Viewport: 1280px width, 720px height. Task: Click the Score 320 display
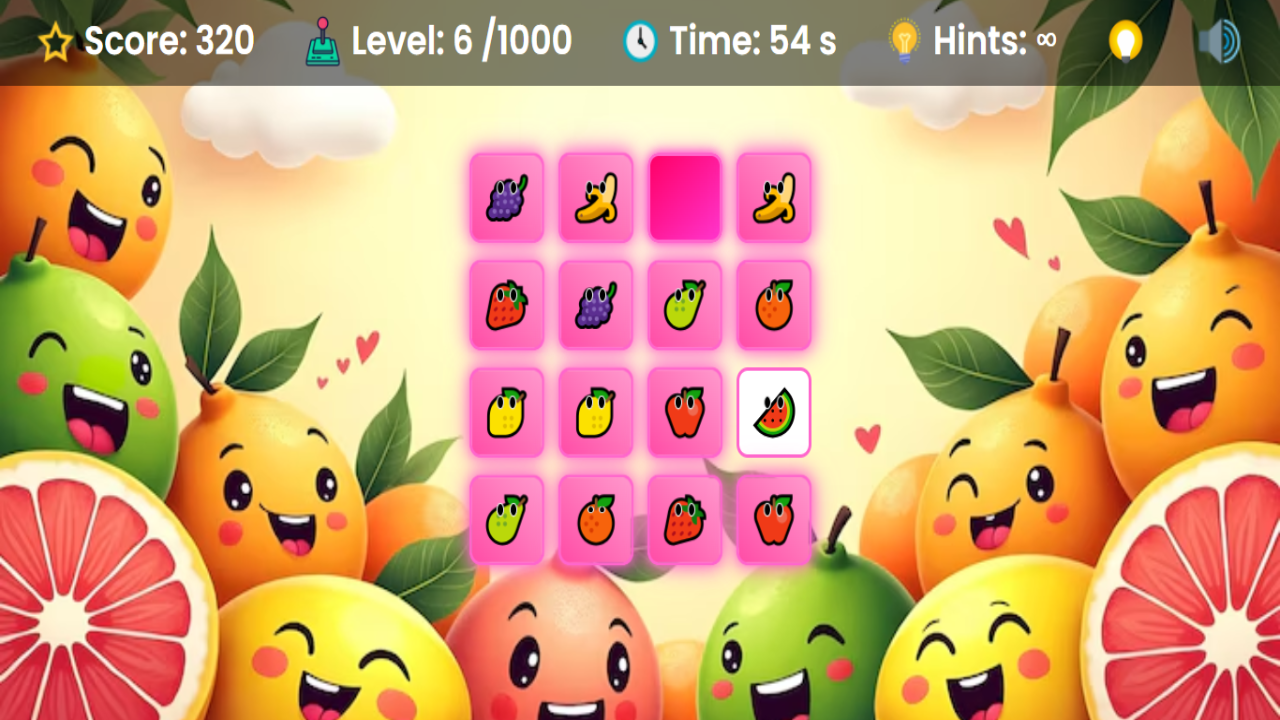click(168, 41)
